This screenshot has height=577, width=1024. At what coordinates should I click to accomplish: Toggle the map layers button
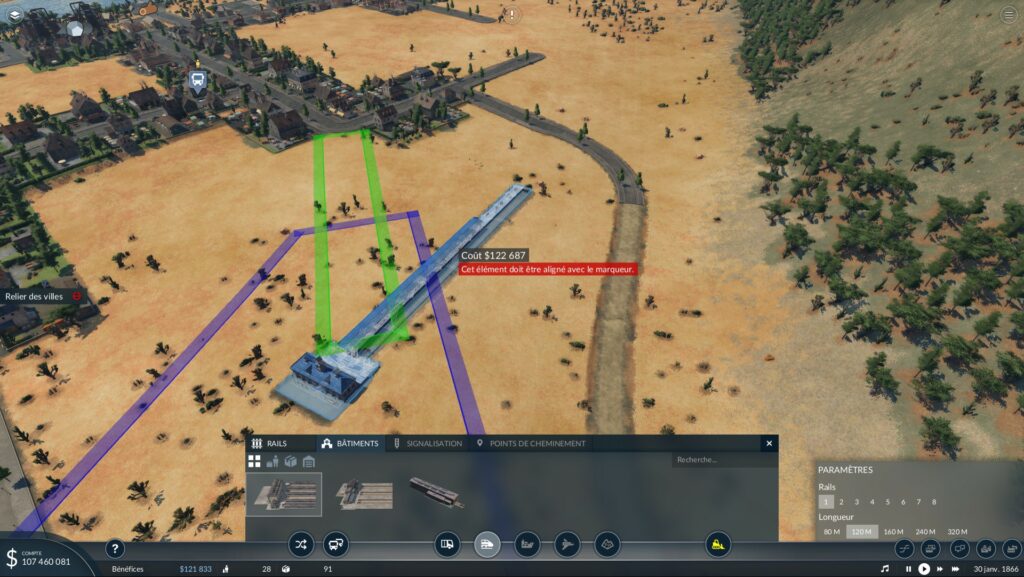[x=15, y=14]
